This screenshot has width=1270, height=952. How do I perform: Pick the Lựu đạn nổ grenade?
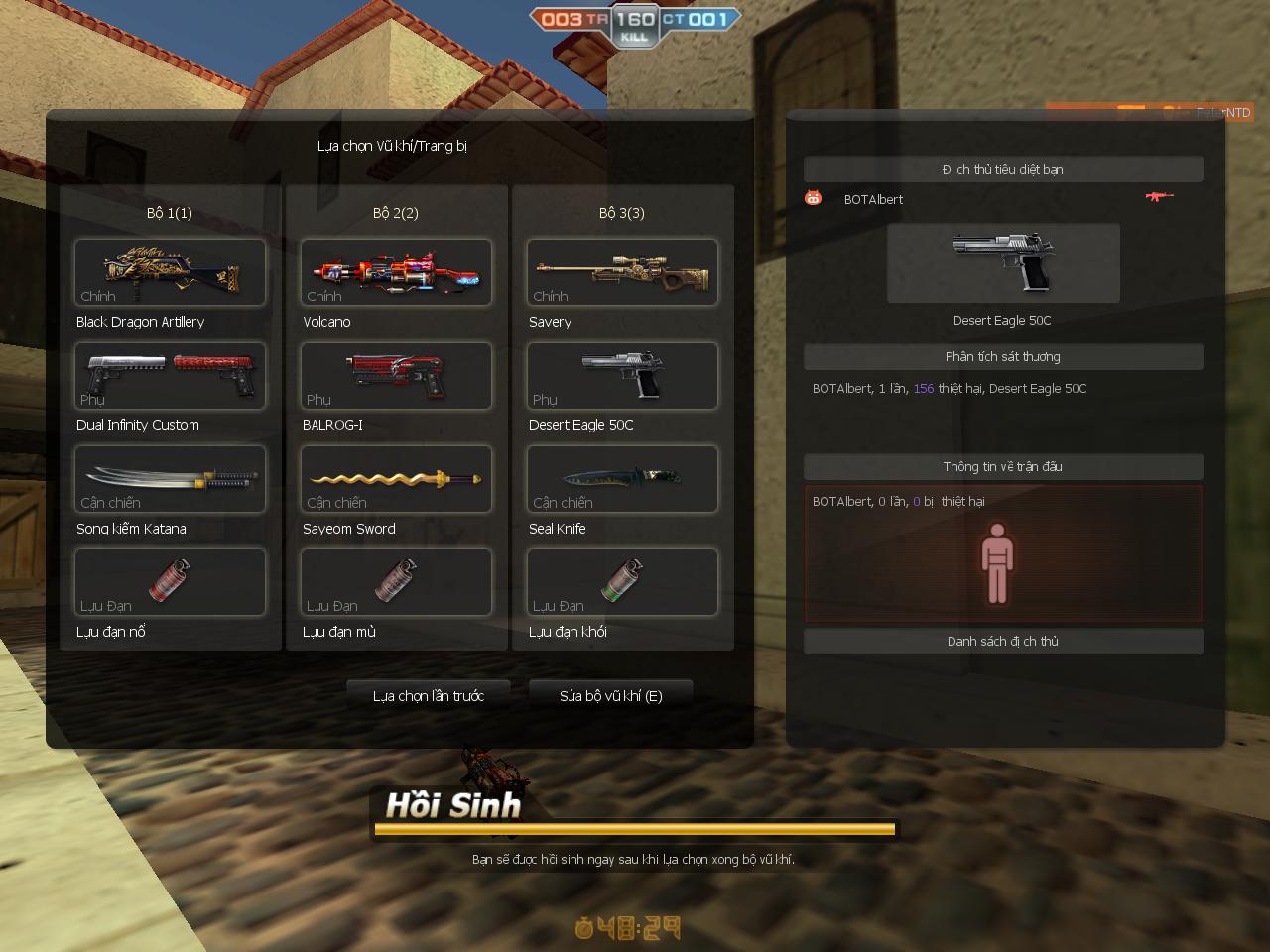click(169, 582)
